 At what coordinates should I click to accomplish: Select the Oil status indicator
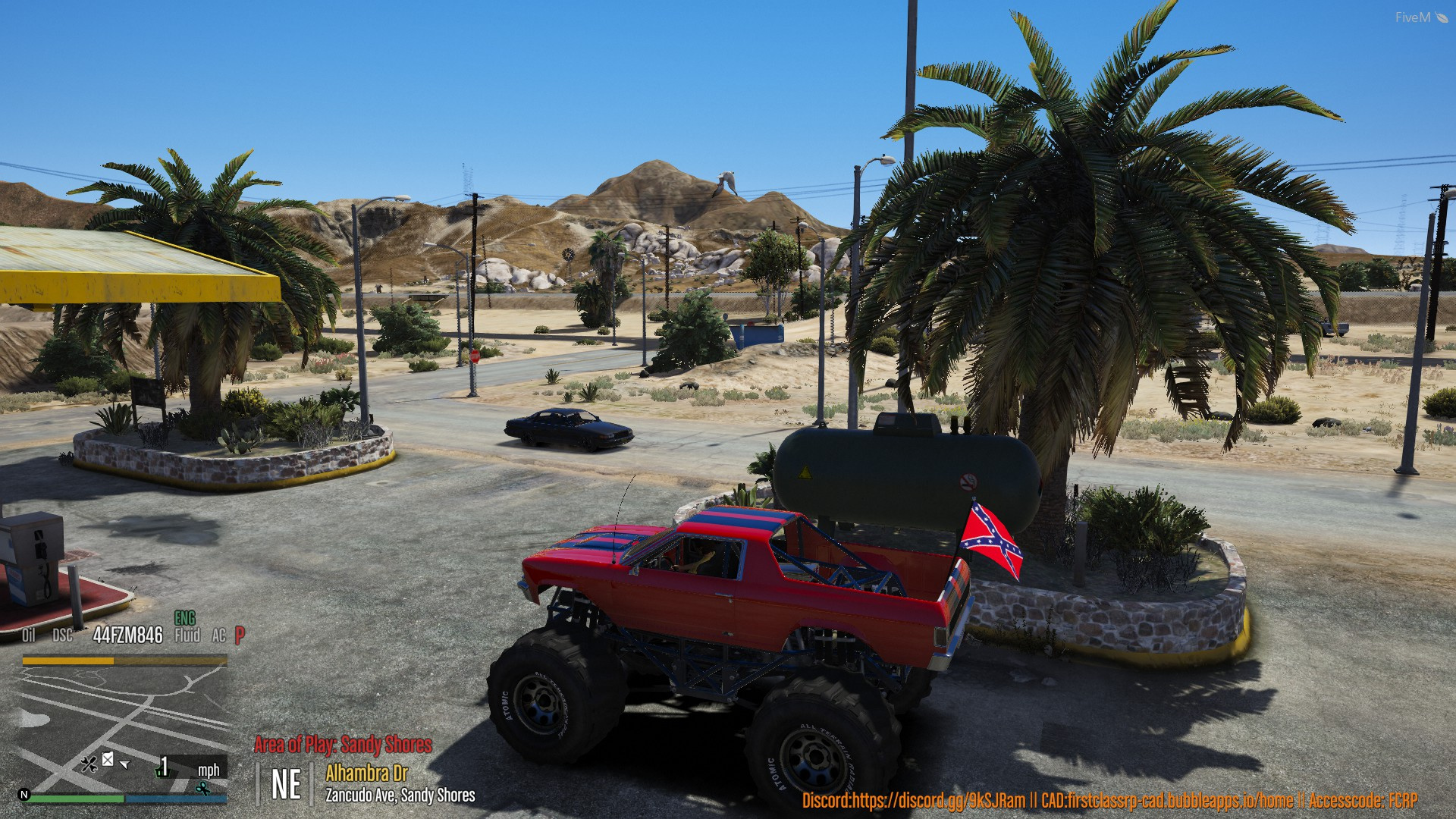pos(28,635)
